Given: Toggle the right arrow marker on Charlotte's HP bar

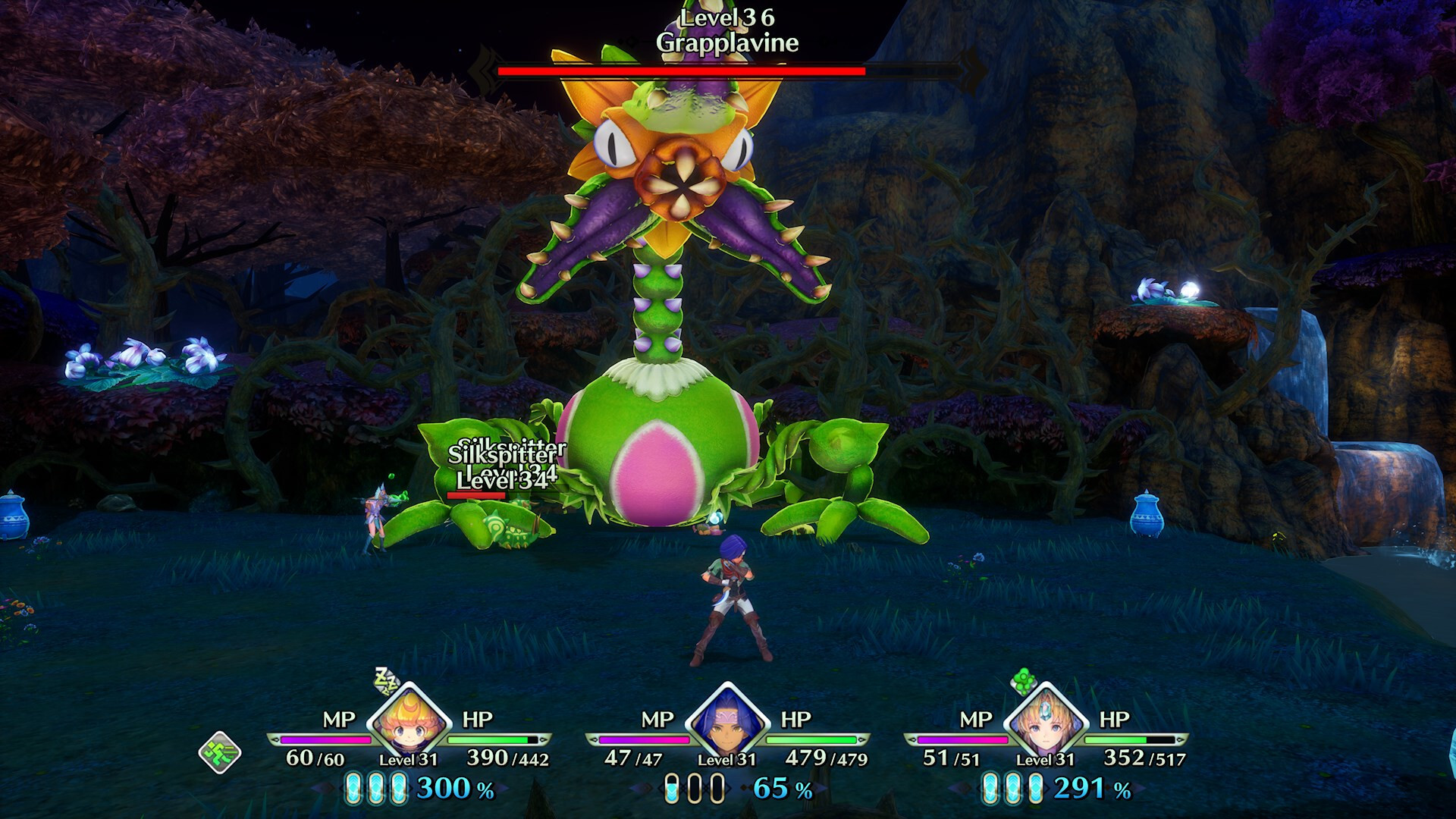Looking at the screenshot, I should (544, 739).
